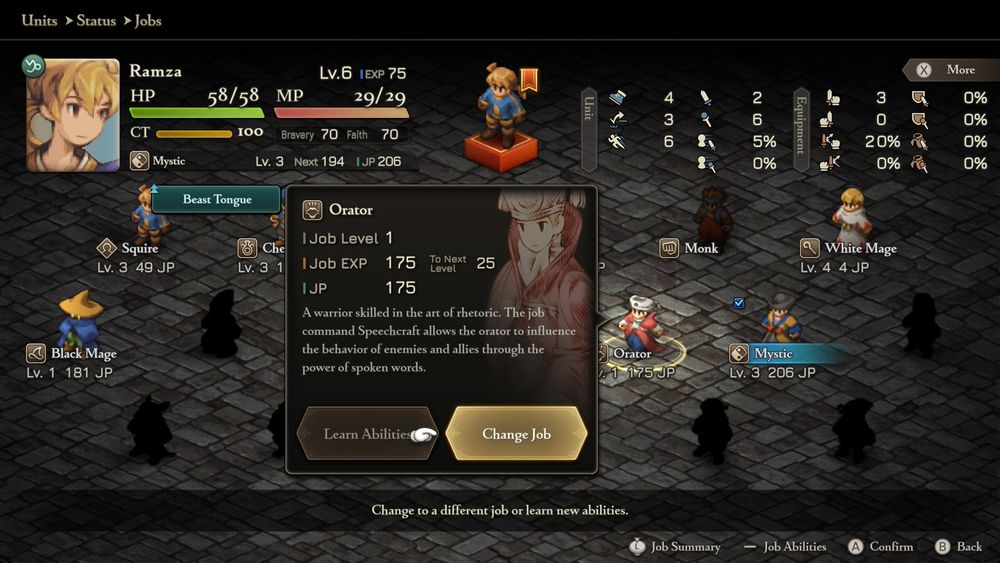Click the Orator job on the grid

[x=632, y=353]
